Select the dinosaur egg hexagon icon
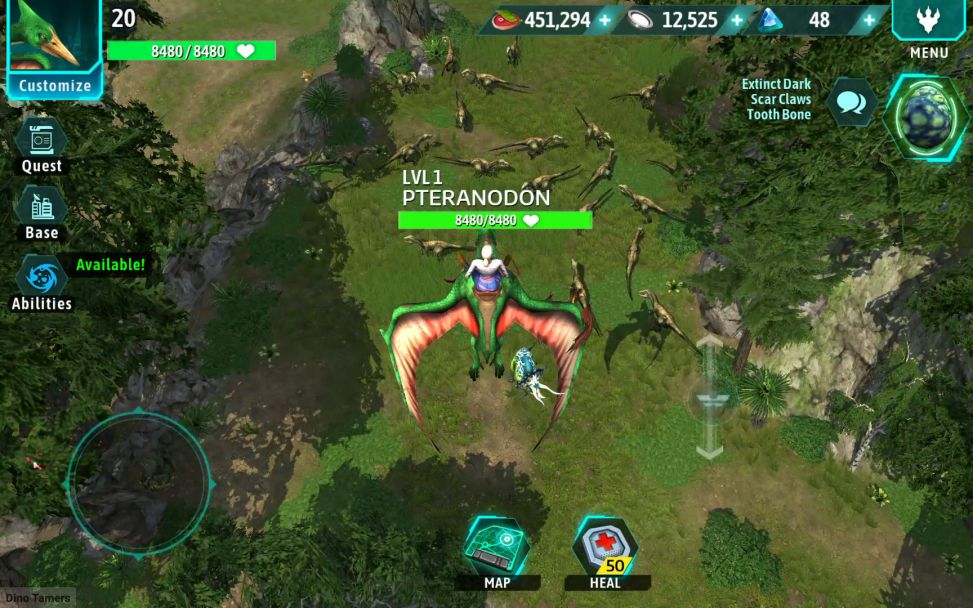The width and height of the screenshot is (973, 608). (925, 117)
